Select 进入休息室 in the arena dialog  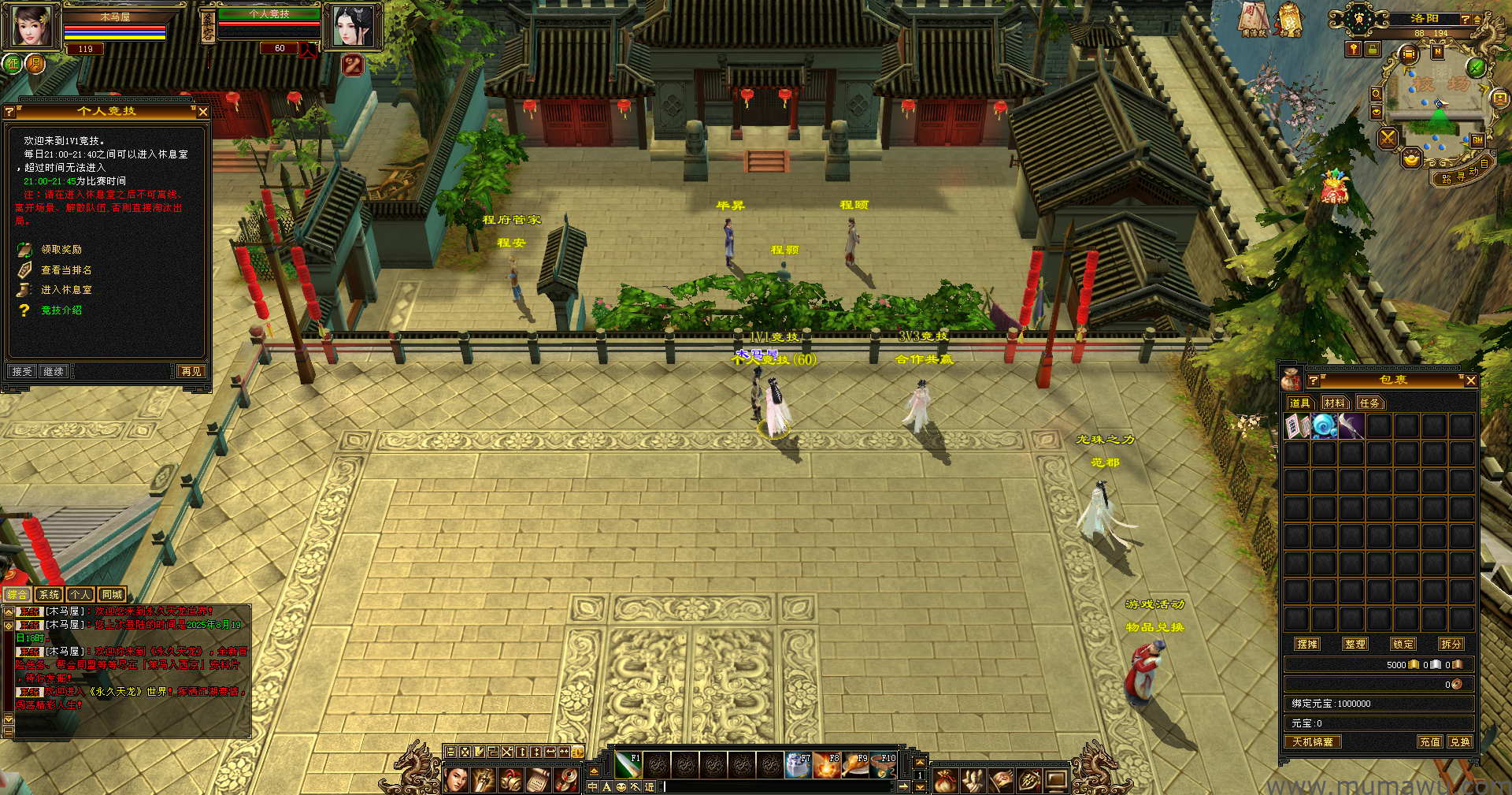click(x=65, y=290)
